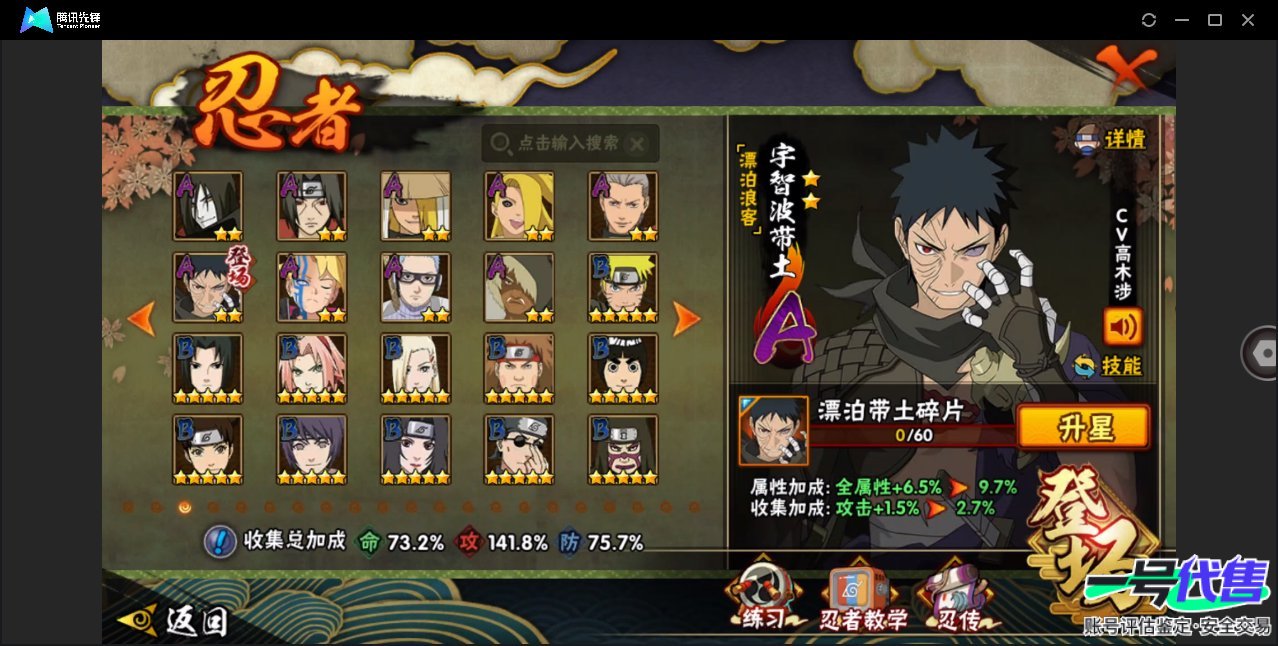Click the 升星 star upgrade button

click(1083, 428)
